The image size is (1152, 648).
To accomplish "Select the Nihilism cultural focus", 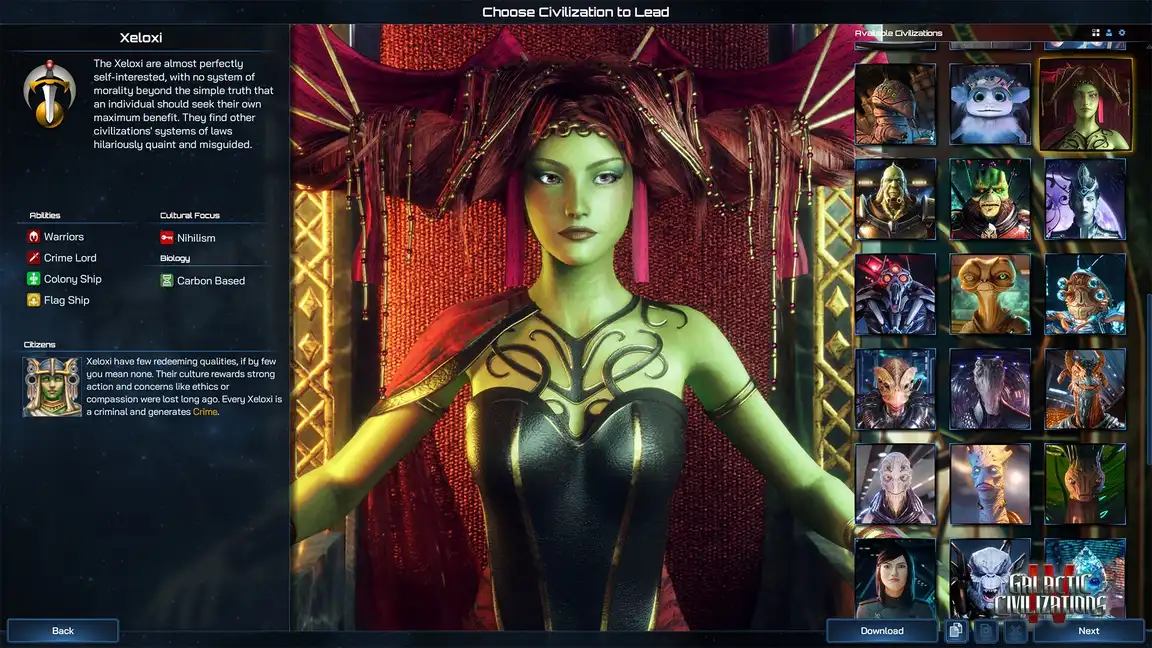I will 195,238.
